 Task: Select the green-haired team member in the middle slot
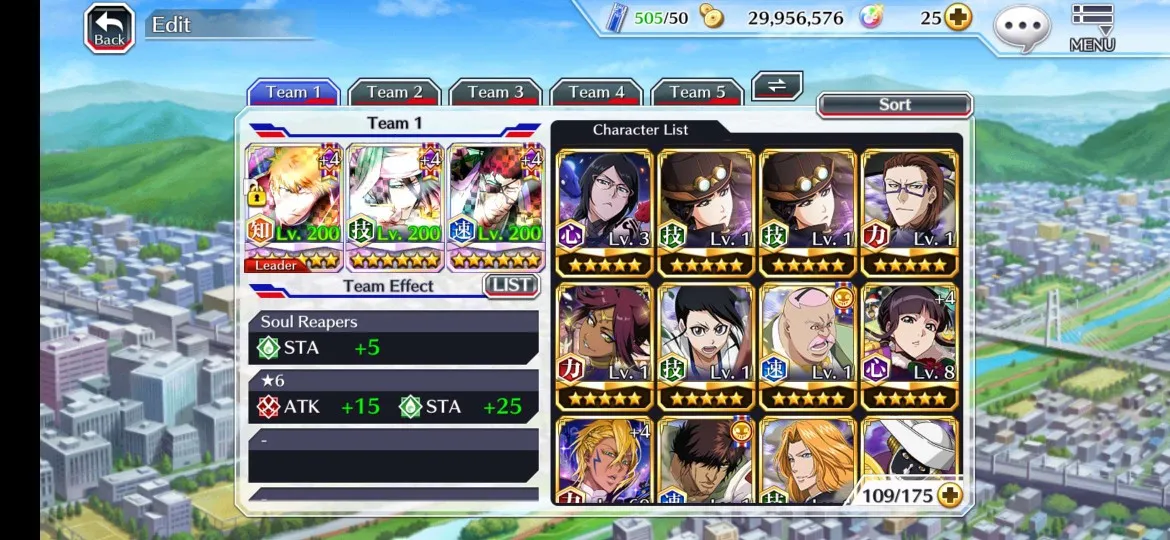(x=395, y=208)
